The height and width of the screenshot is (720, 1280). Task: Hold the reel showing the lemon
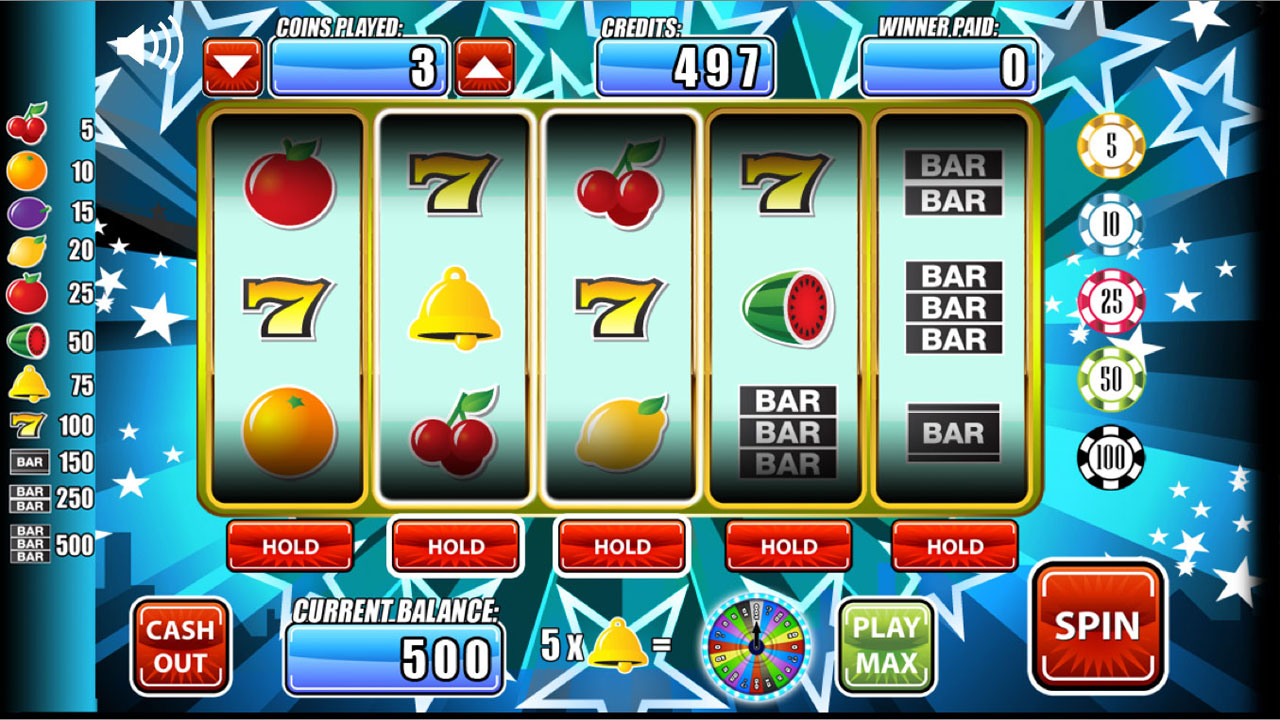(622, 546)
